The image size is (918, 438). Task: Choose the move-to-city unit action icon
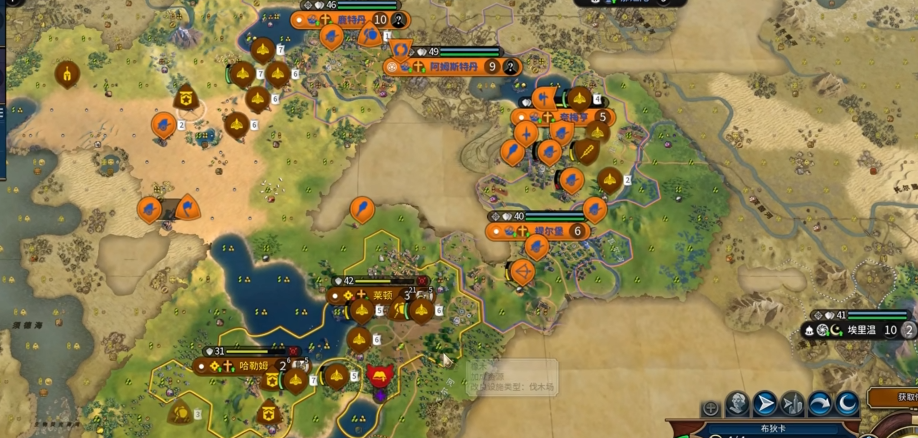pos(792,404)
